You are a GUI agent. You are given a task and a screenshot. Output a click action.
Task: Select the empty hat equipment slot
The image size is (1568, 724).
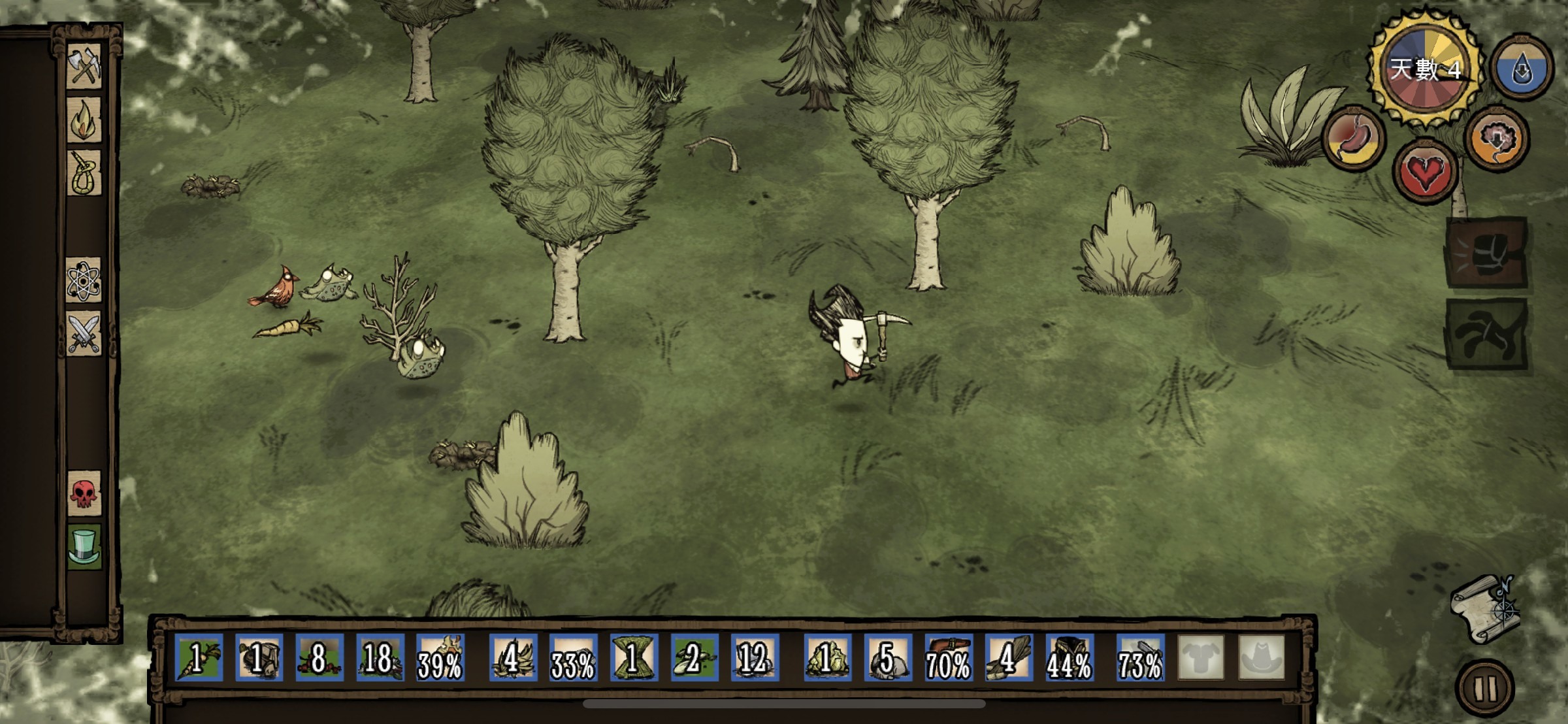pyautogui.click(x=1261, y=658)
